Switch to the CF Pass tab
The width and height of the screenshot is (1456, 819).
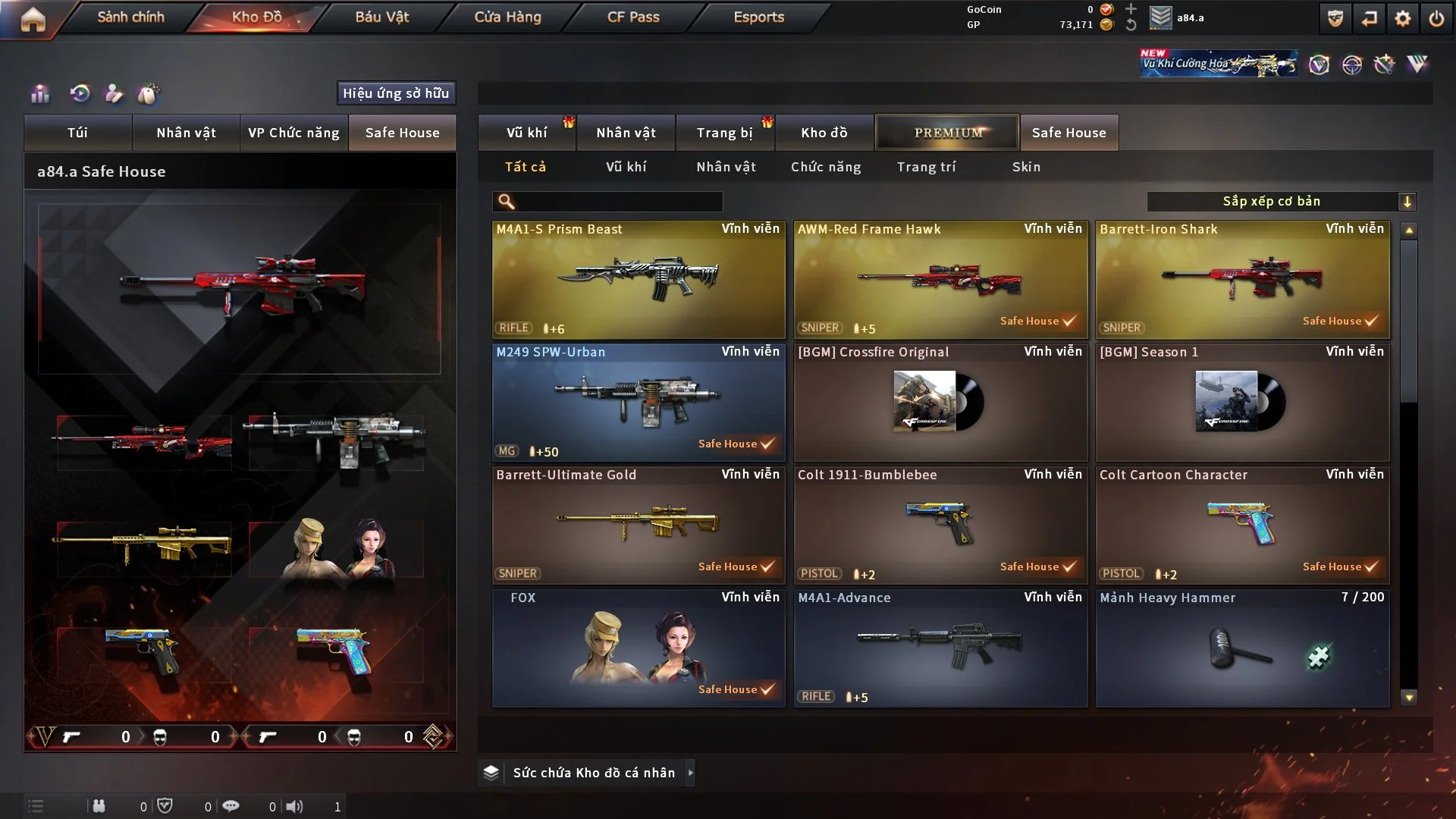coord(633,17)
